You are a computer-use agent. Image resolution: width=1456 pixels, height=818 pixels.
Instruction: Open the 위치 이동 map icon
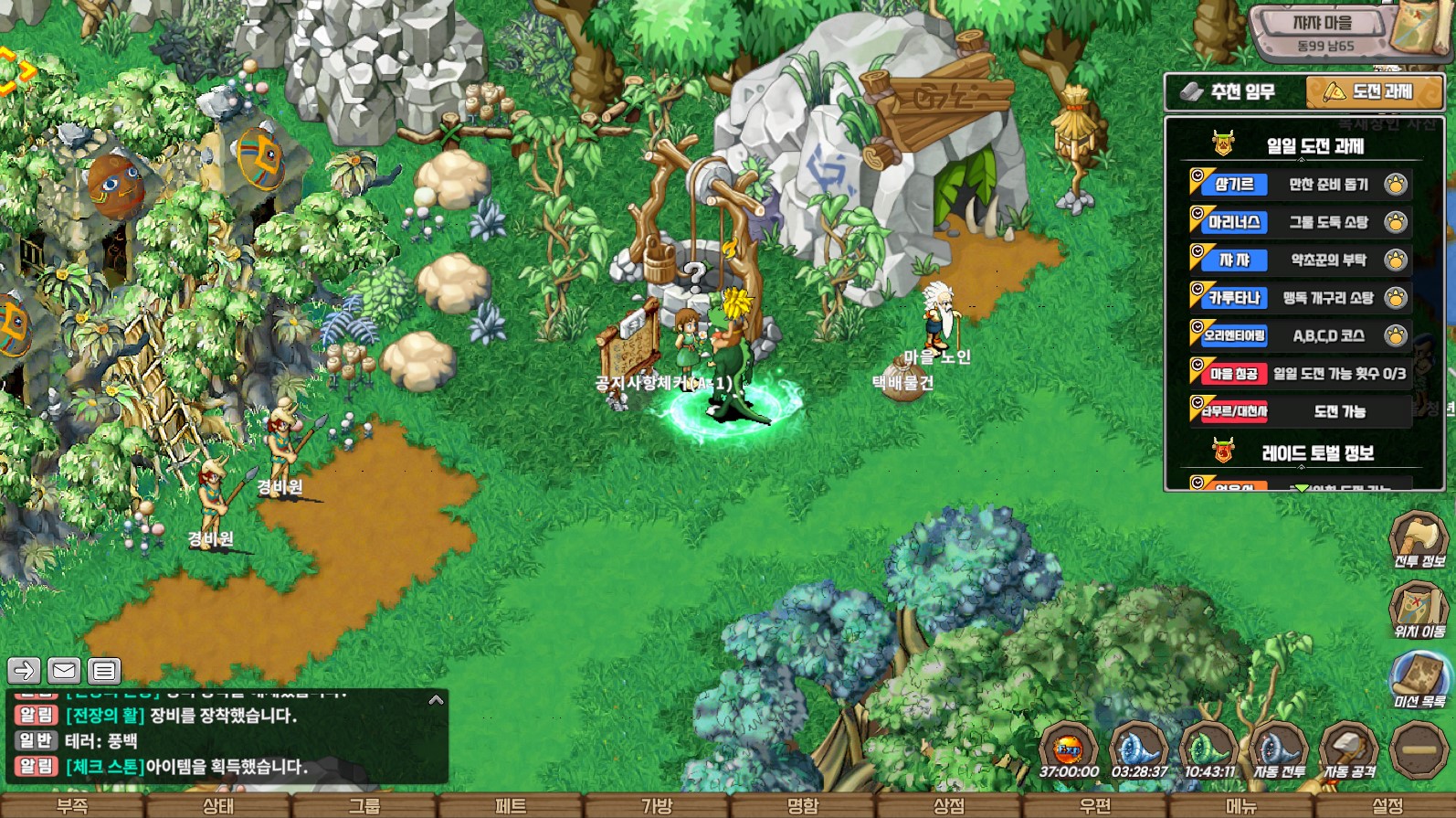pos(1419,610)
